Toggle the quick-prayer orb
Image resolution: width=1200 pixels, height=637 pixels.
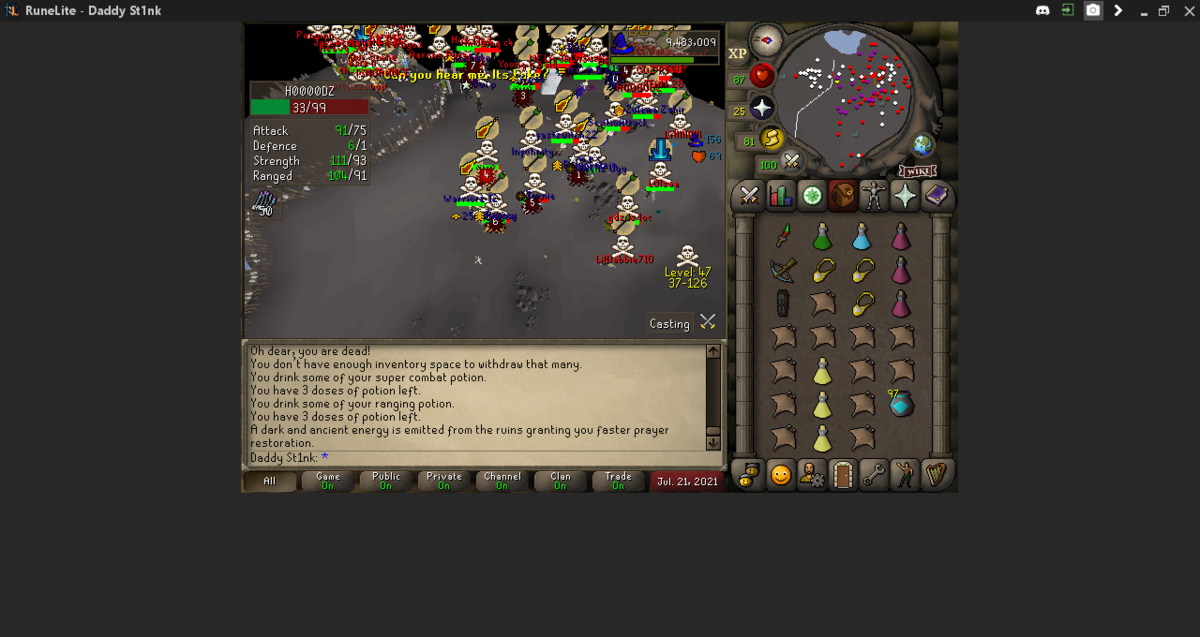762,108
